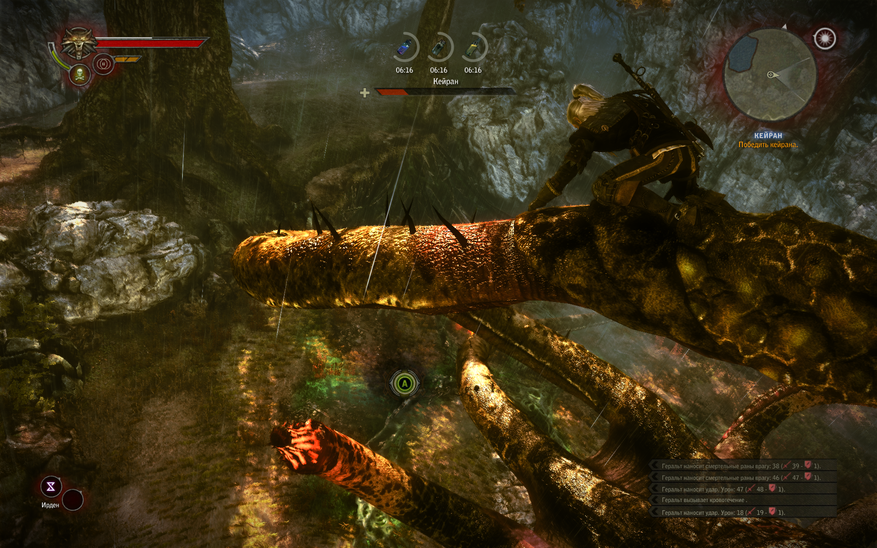The height and width of the screenshot is (548, 877).
Task: Select the empty dark red quick slot
Action: click(73, 499)
